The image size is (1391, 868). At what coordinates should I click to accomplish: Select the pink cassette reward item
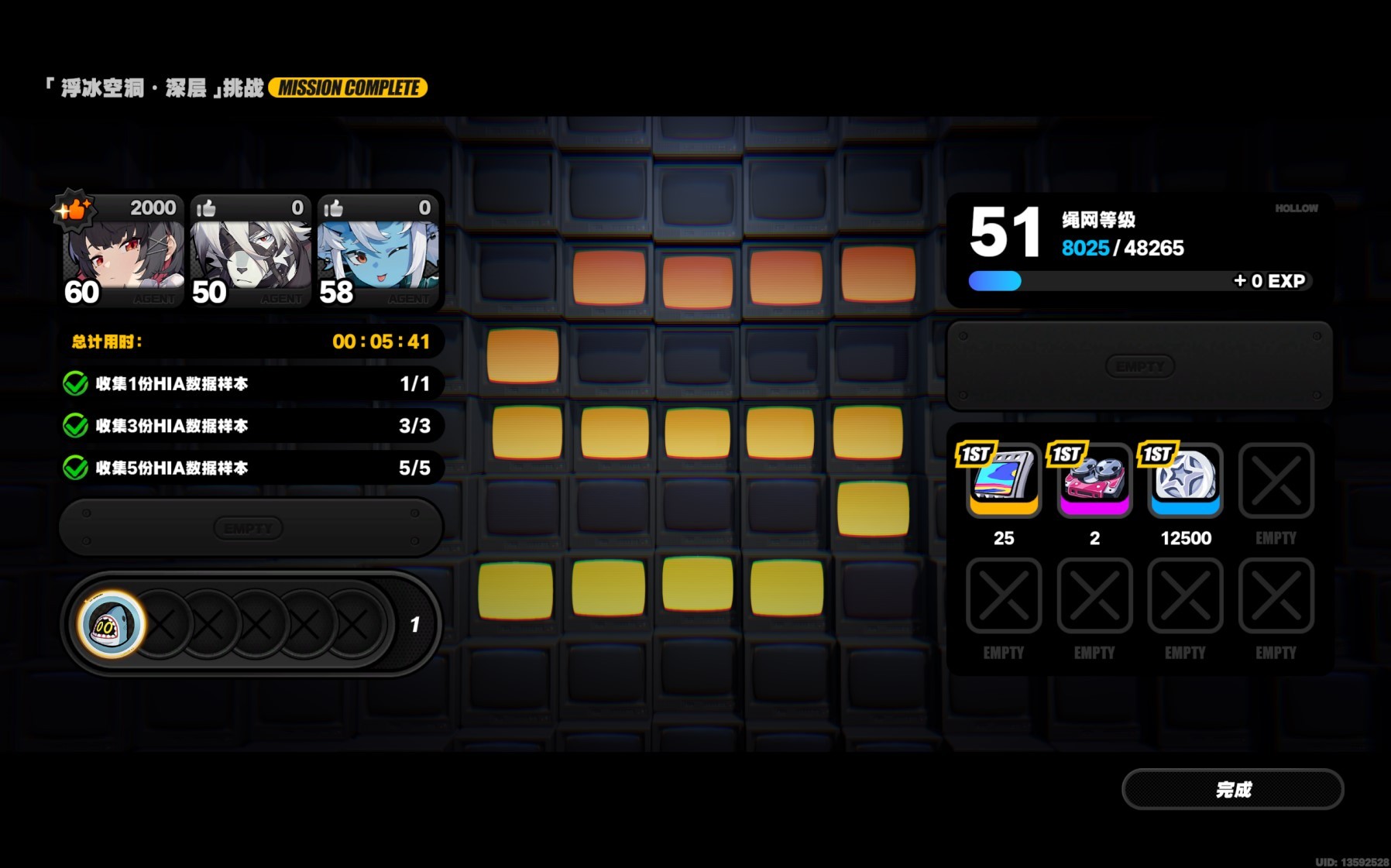coord(1094,480)
